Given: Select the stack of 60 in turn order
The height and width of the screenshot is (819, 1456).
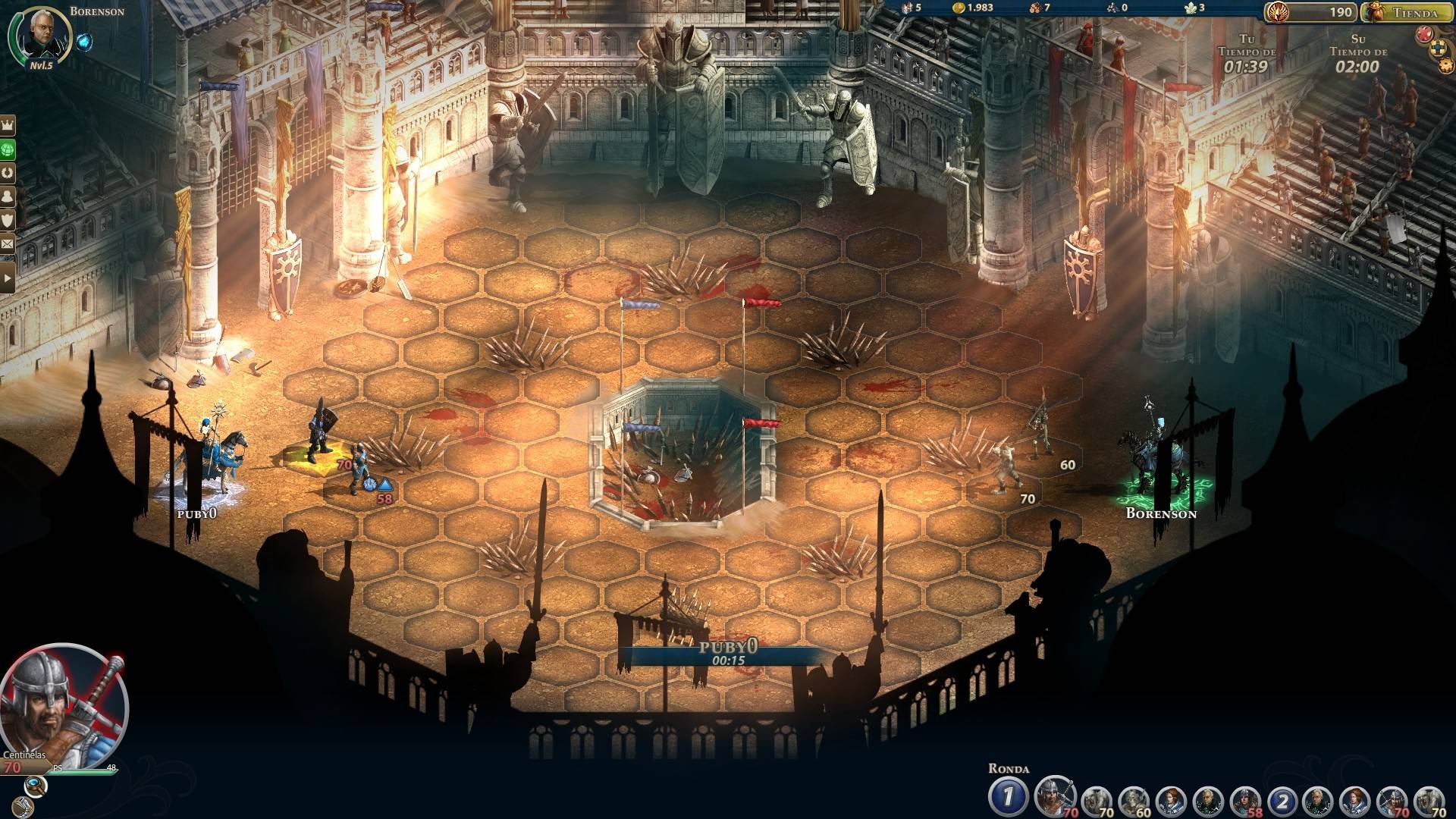Looking at the screenshot, I should click(1133, 801).
